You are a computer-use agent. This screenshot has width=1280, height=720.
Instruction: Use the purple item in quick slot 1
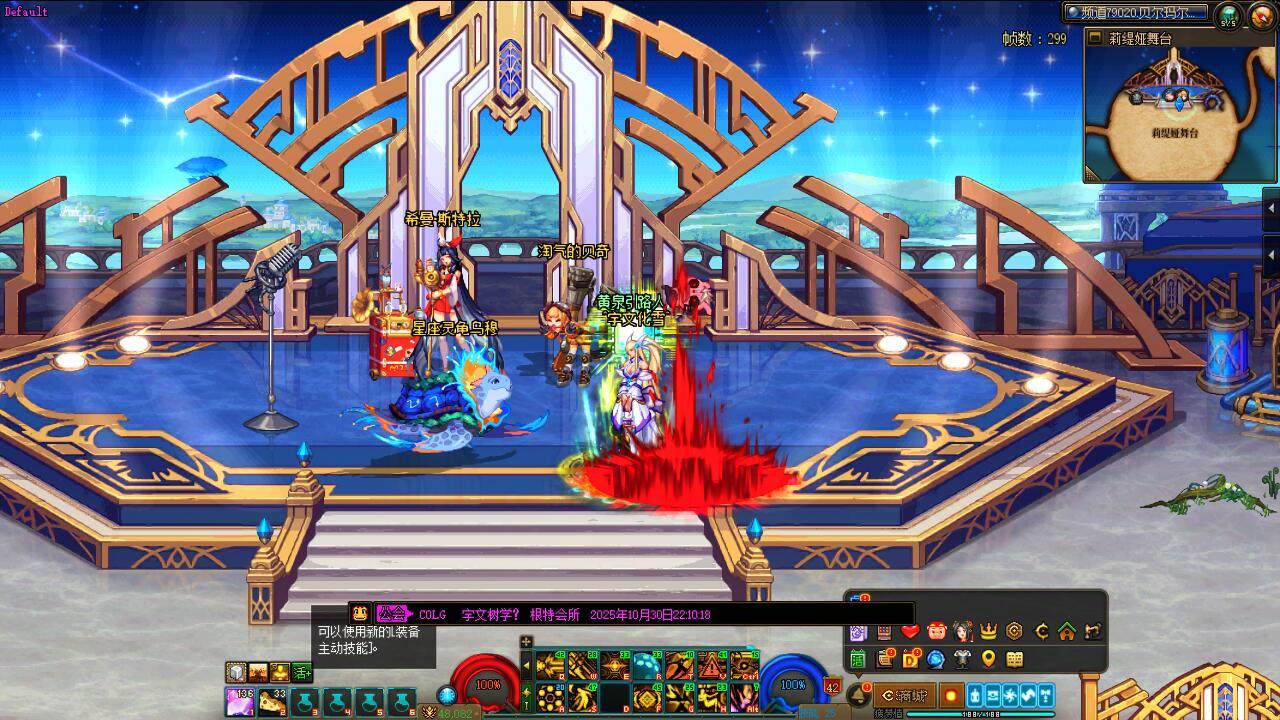pyautogui.click(x=239, y=701)
